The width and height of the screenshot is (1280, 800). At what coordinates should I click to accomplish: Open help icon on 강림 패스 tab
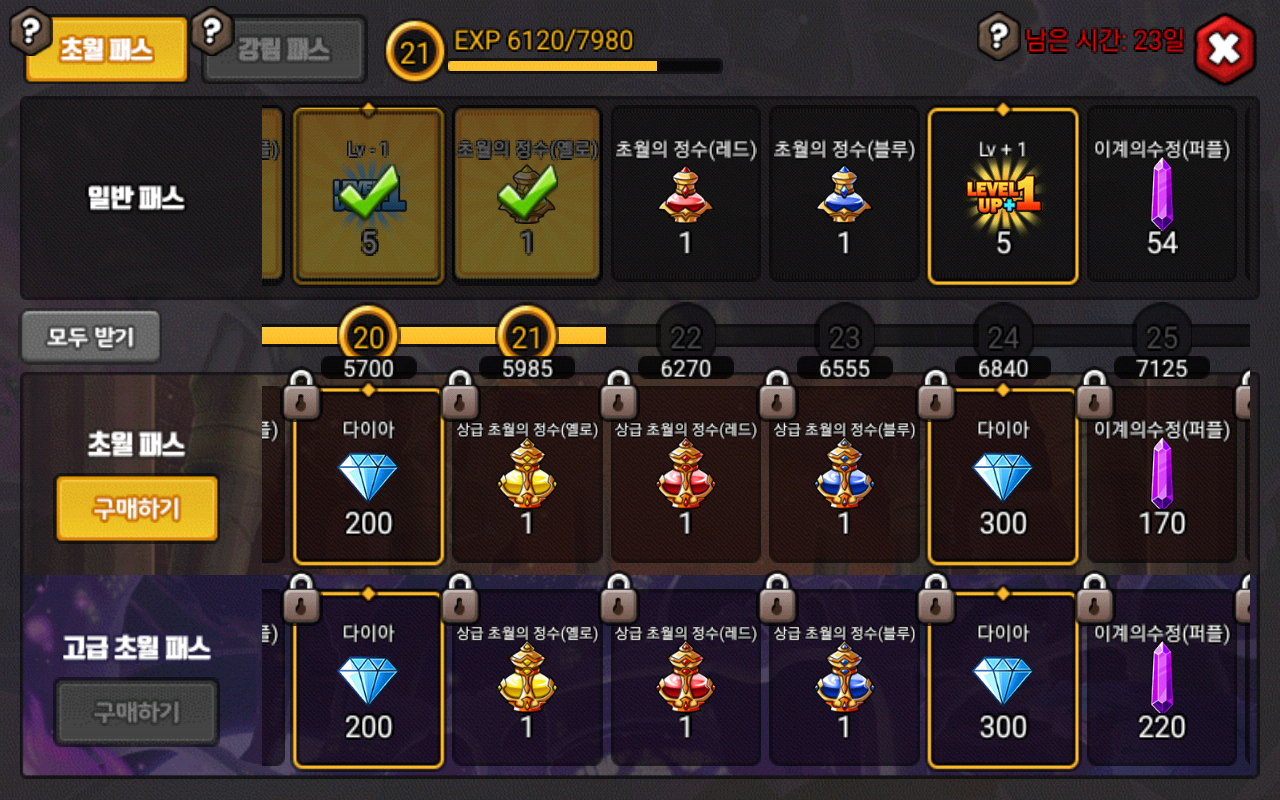(x=211, y=31)
